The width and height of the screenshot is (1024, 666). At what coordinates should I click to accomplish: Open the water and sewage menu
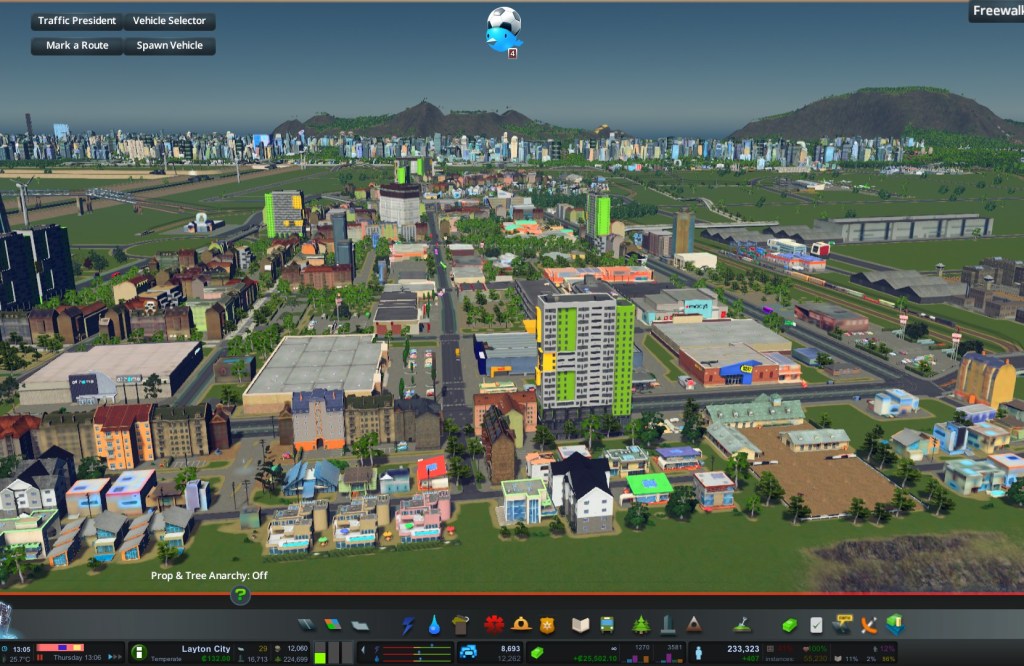[x=434, y=625]
